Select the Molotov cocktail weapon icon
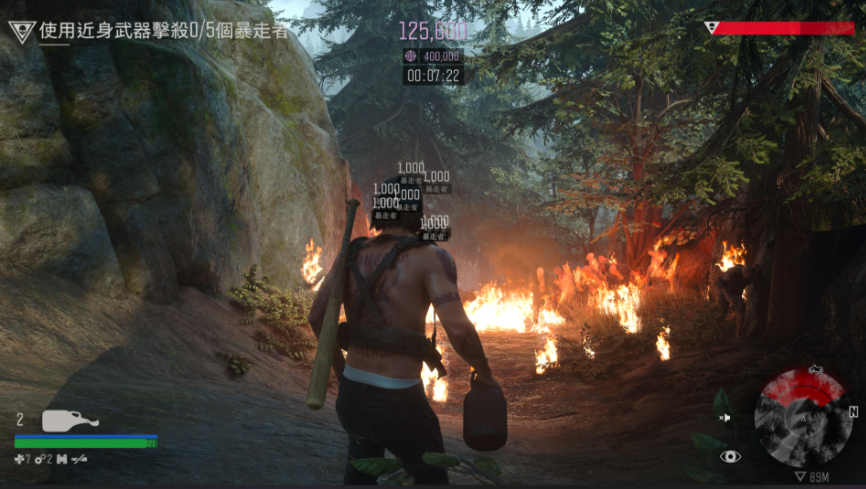The height and width of the screenshot is (489, 866). pyautogui.click(x=70, y=421)
